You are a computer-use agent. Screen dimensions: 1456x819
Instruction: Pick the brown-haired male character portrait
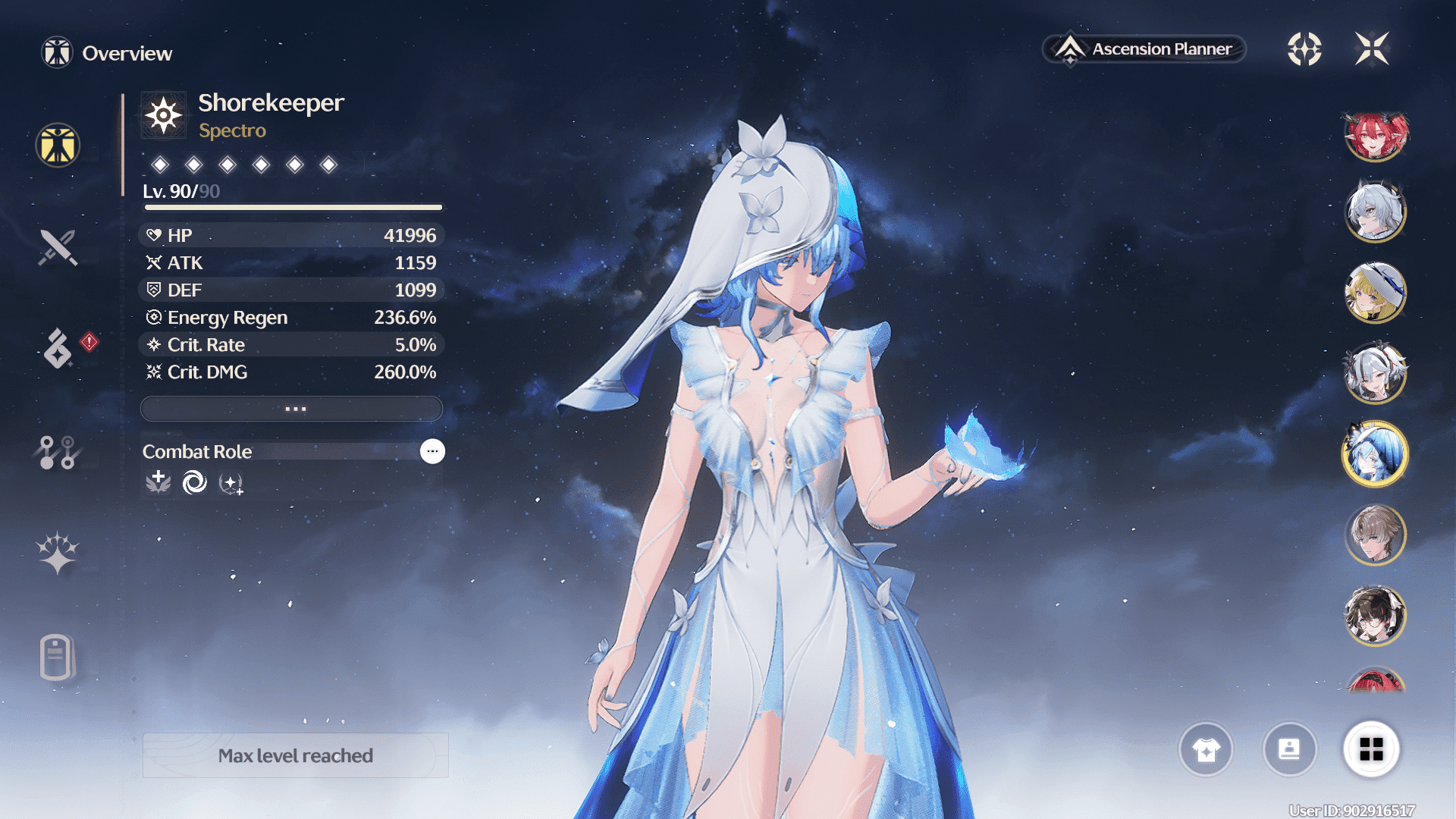tap(1376, 535)
